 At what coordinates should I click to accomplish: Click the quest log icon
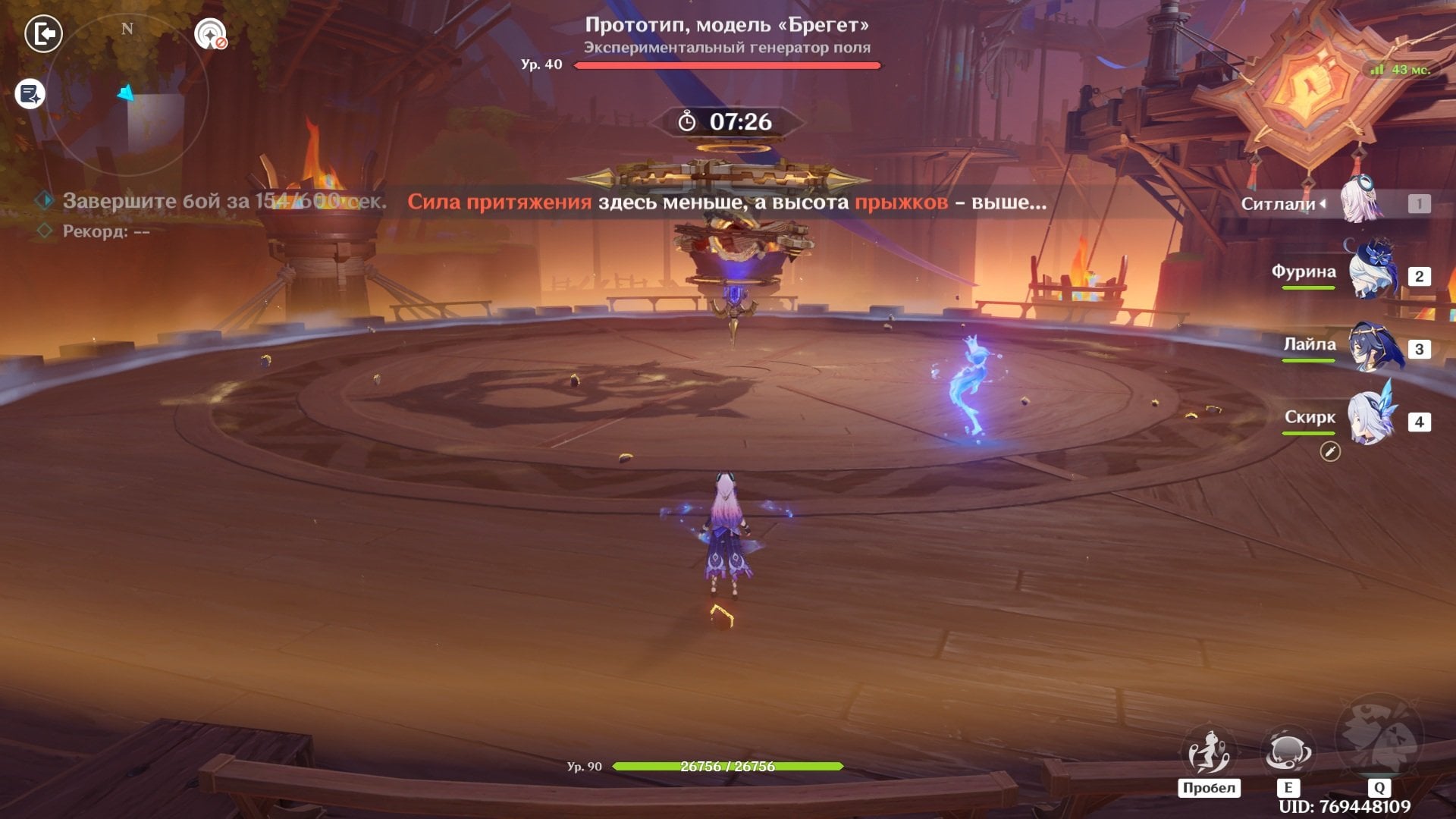point(30,95)
